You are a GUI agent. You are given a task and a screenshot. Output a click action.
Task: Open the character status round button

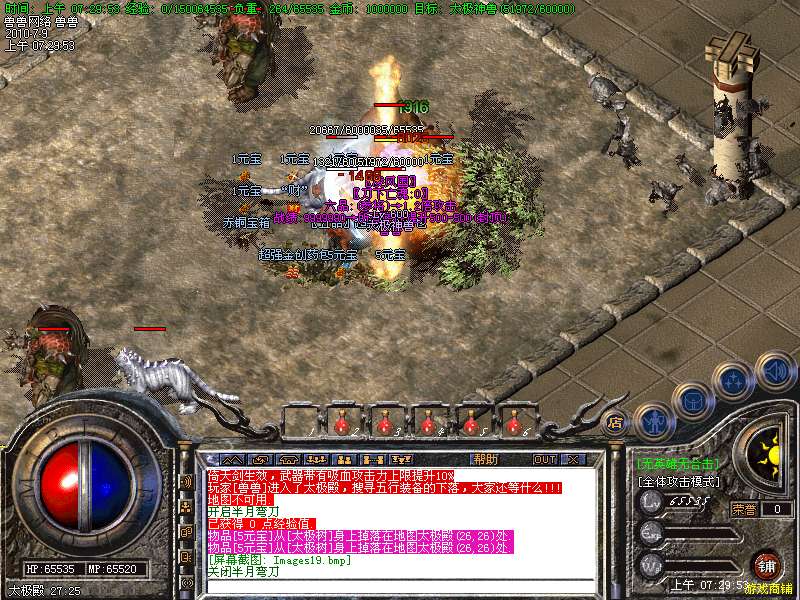(x=652, y=421)
